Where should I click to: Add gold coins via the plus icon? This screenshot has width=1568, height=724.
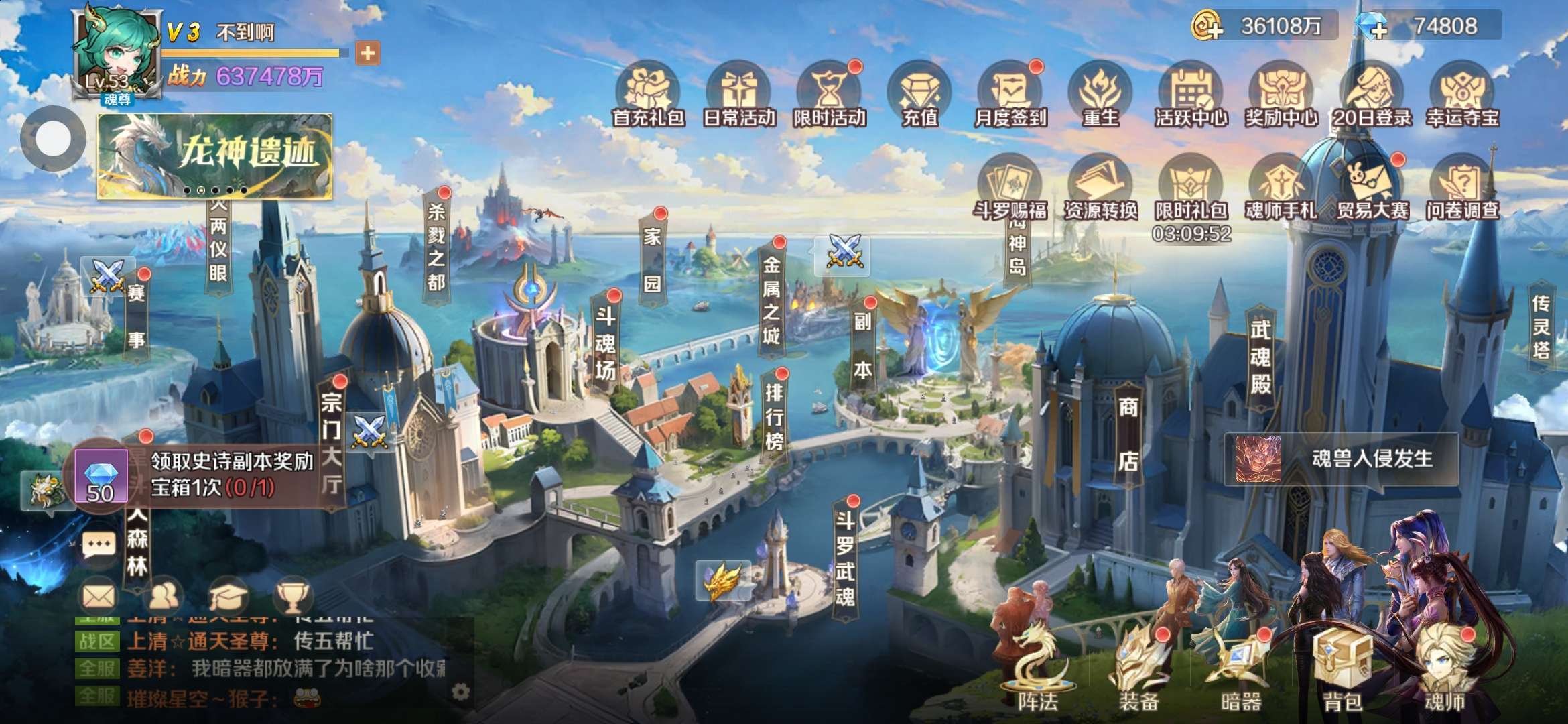[x=1208, y=27]
